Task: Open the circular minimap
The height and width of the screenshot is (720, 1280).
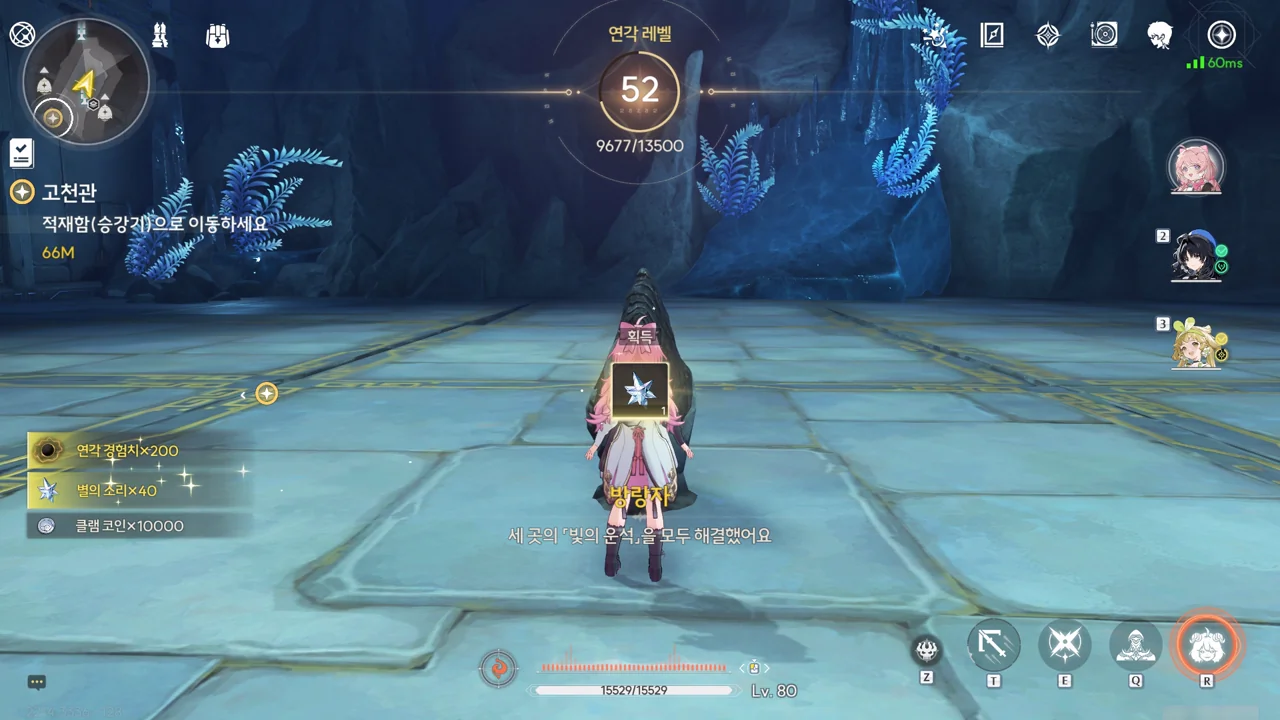Action: (x=86, y=82)
